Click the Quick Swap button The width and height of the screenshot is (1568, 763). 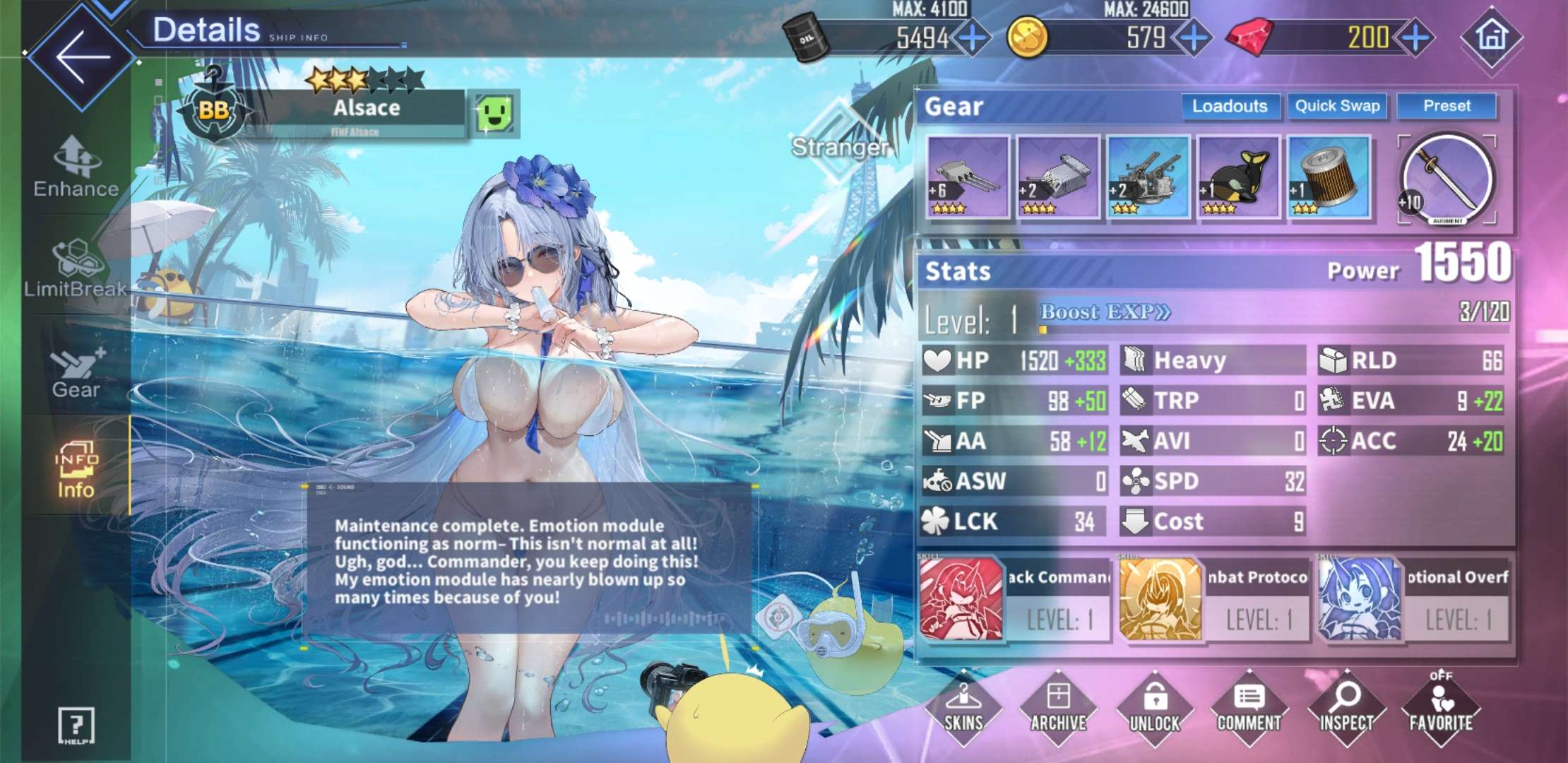[x=1337, y=106]
